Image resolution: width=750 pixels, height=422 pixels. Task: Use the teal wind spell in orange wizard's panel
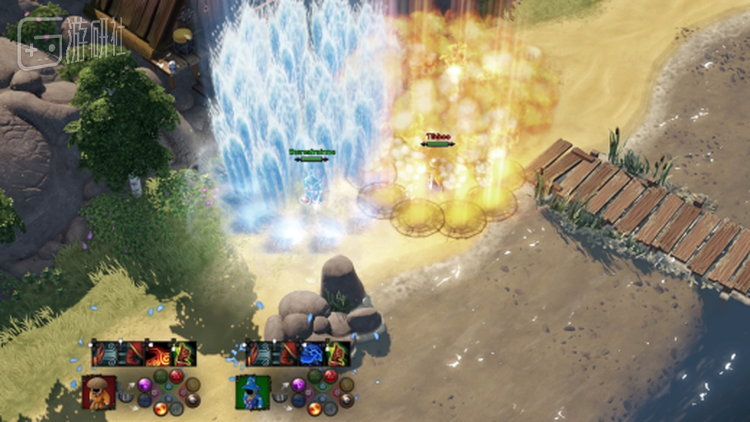click(x=105, y=353)
